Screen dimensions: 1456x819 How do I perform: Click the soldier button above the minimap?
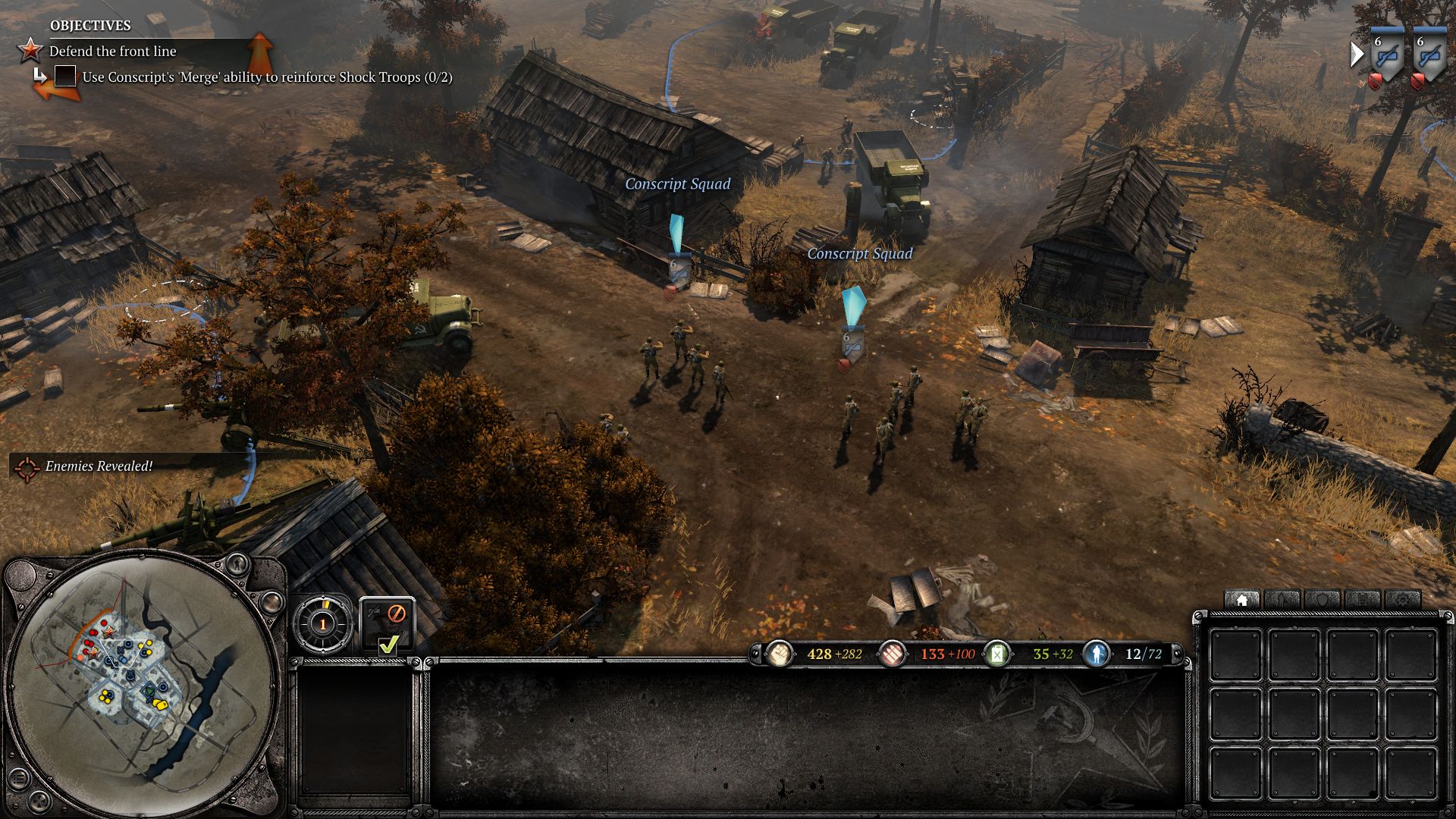pos(238,564)
